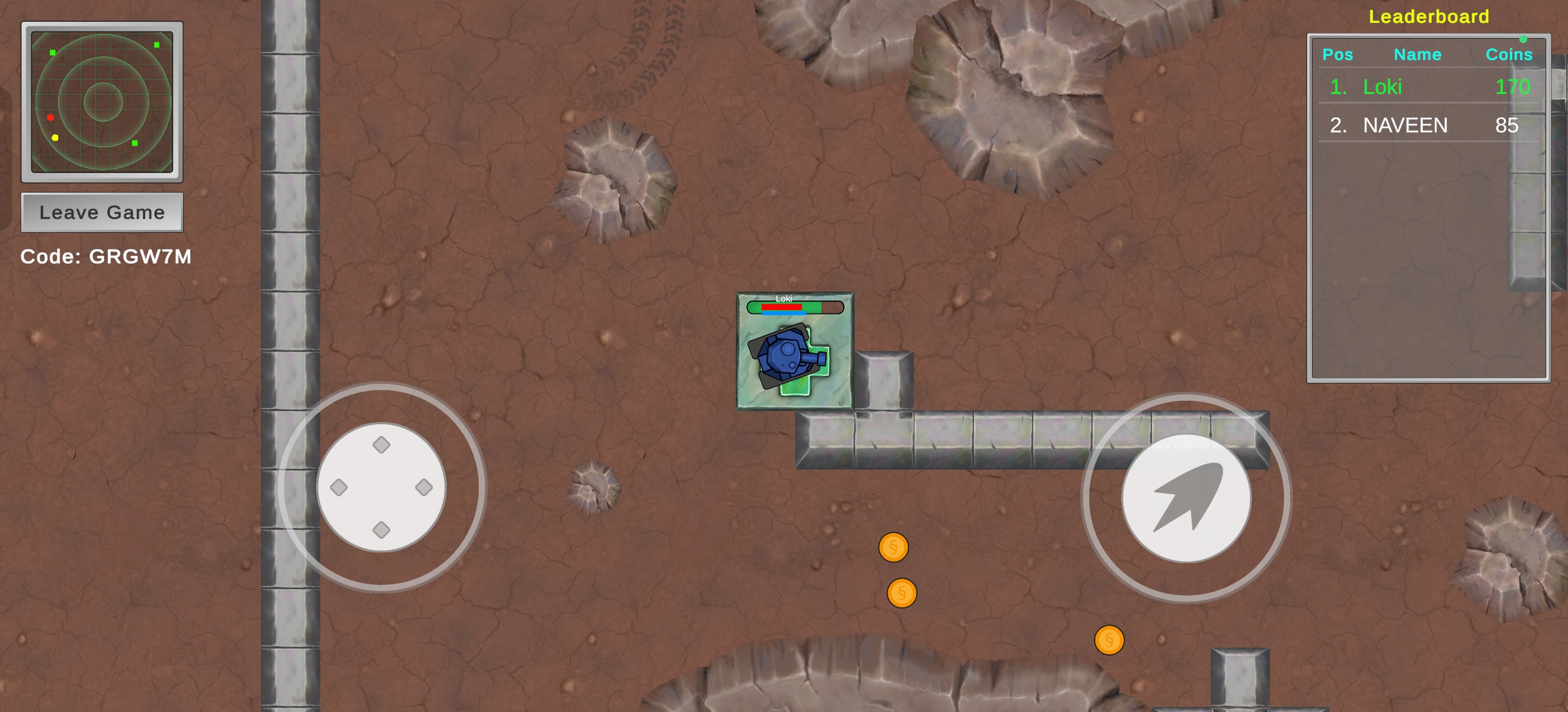Tap the radar minimap
The height and width of the screenshot is (712, 1568).
[102, 102]
